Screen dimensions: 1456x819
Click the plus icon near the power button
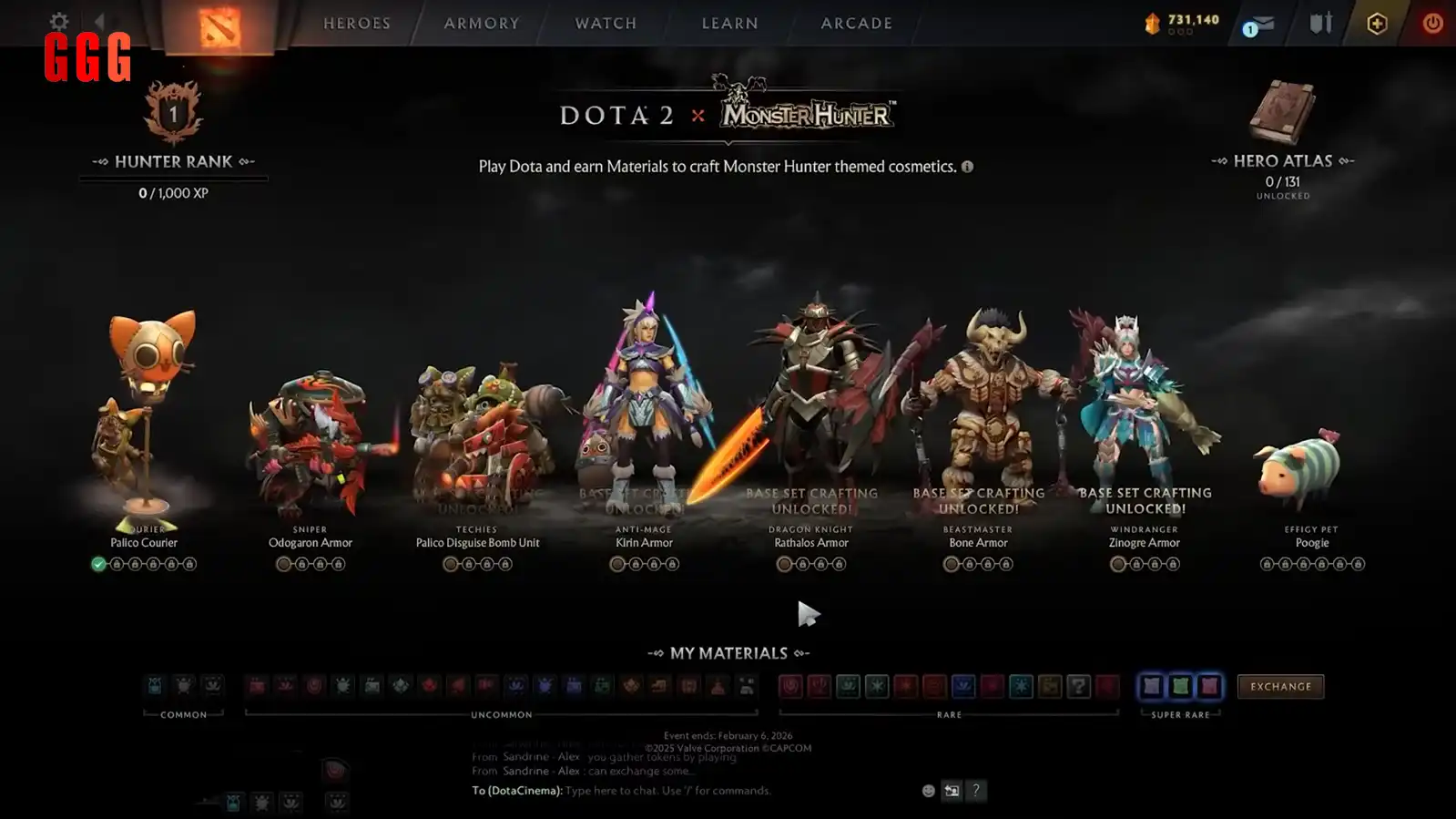1376,25
